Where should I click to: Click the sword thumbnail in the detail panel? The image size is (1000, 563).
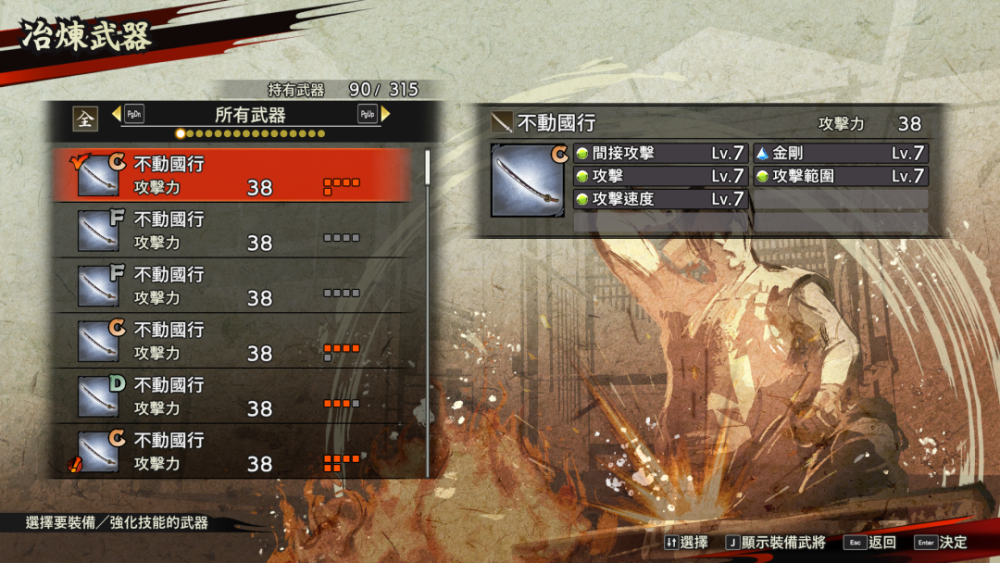527,180
